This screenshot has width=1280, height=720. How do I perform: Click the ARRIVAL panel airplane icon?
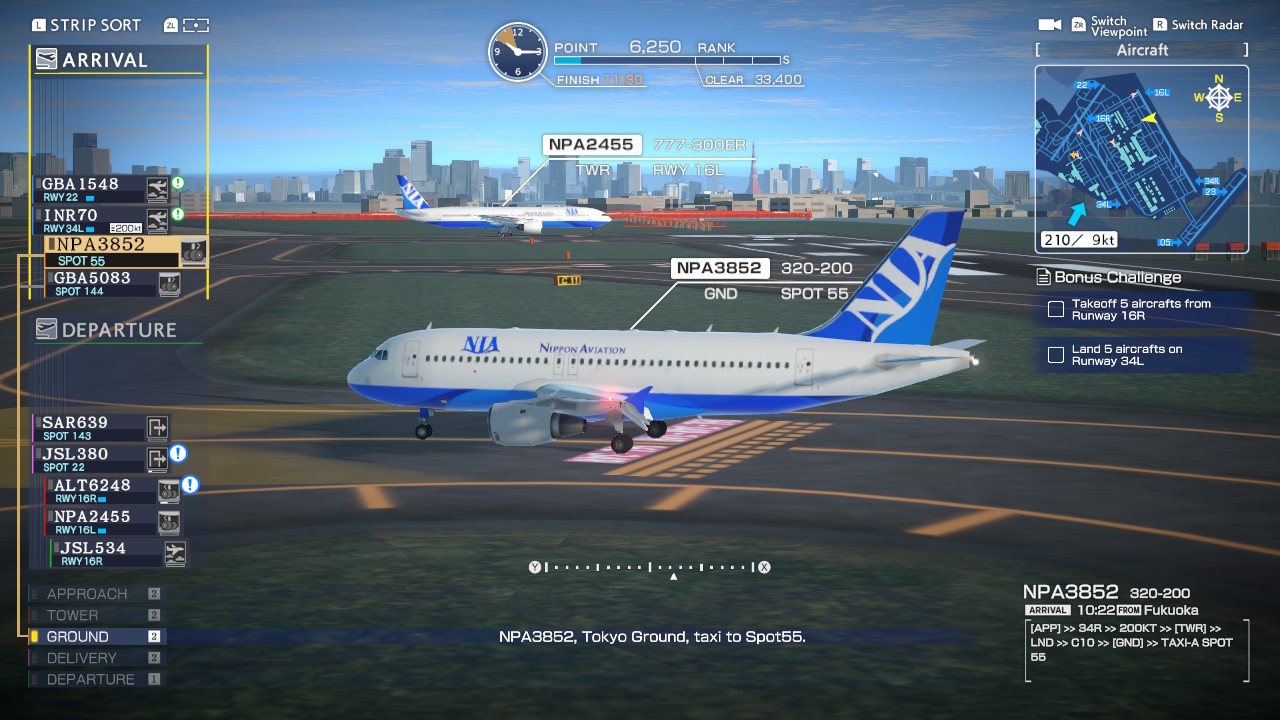[45, 58]
